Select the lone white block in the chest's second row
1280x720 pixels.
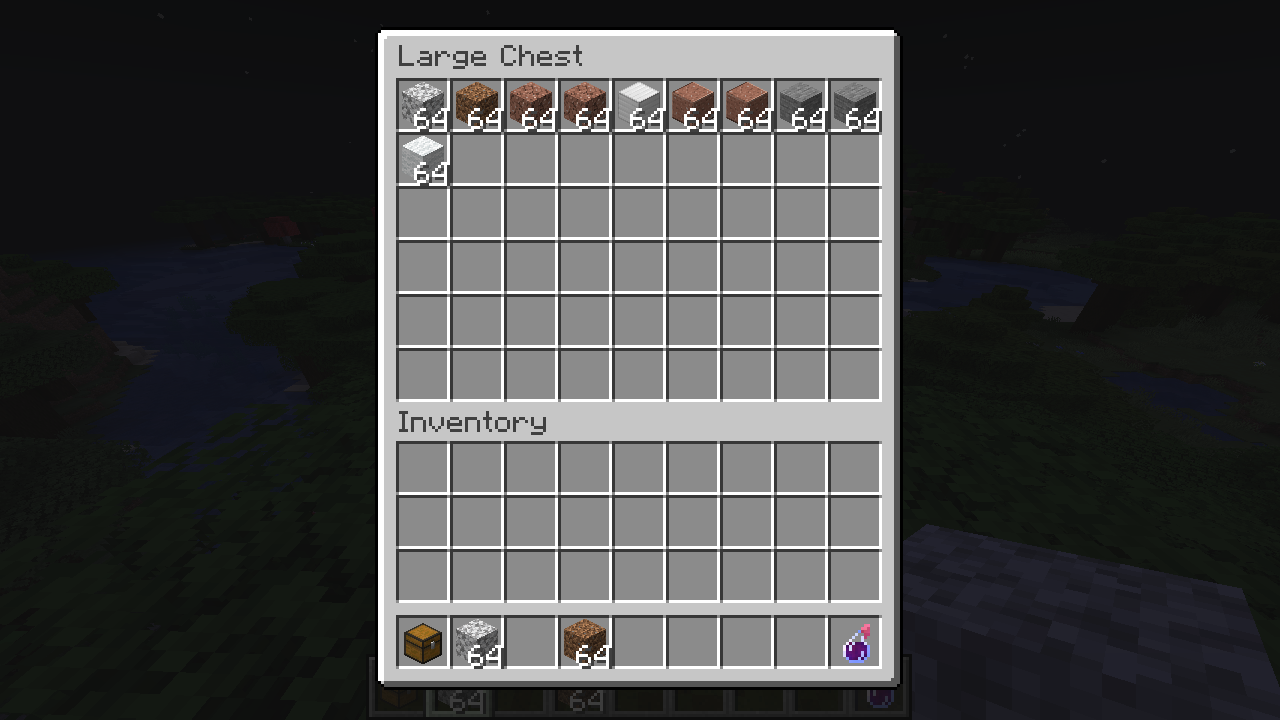423,159
